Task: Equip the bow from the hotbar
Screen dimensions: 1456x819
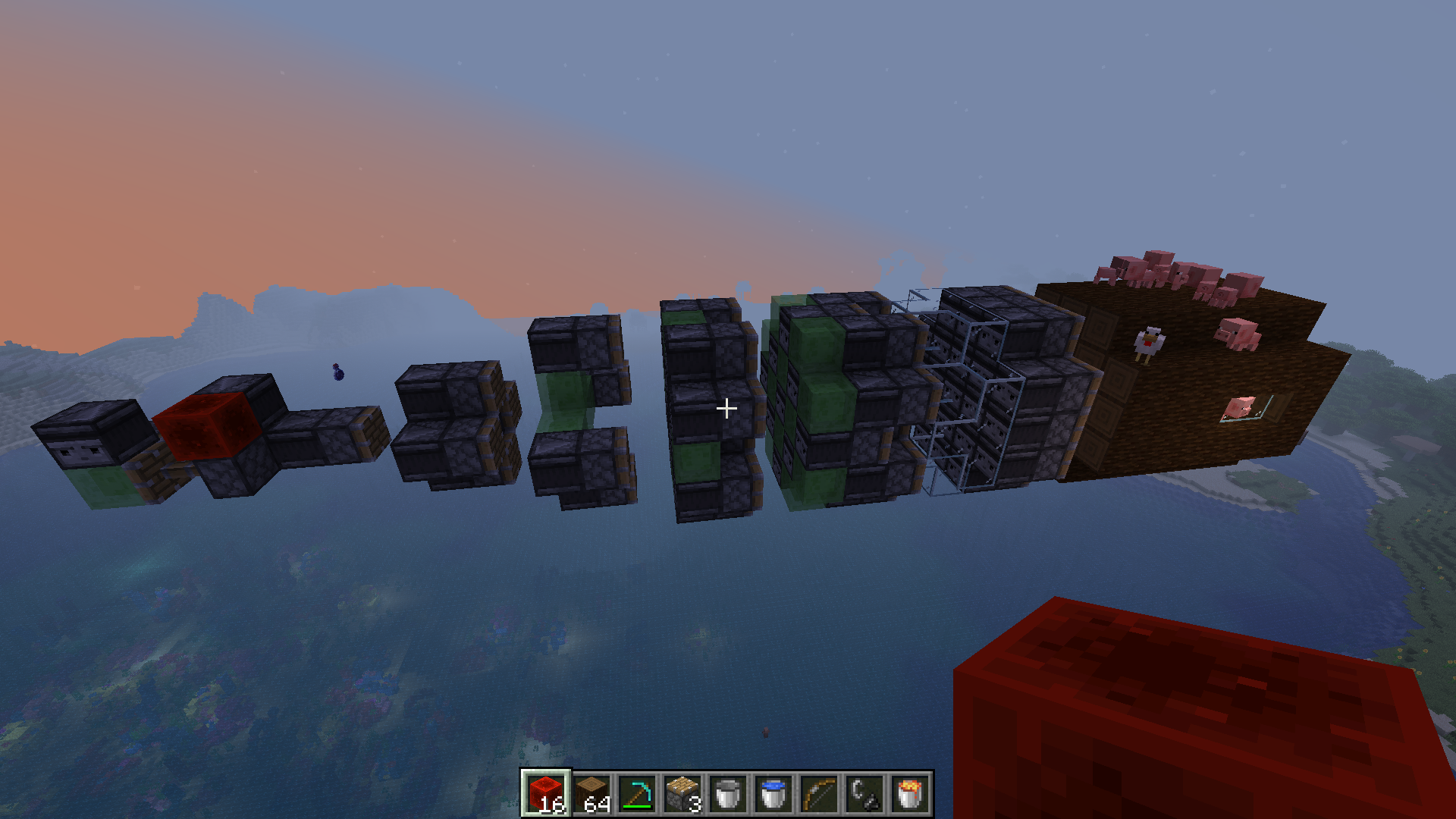Action: click(x=818, y=794)
